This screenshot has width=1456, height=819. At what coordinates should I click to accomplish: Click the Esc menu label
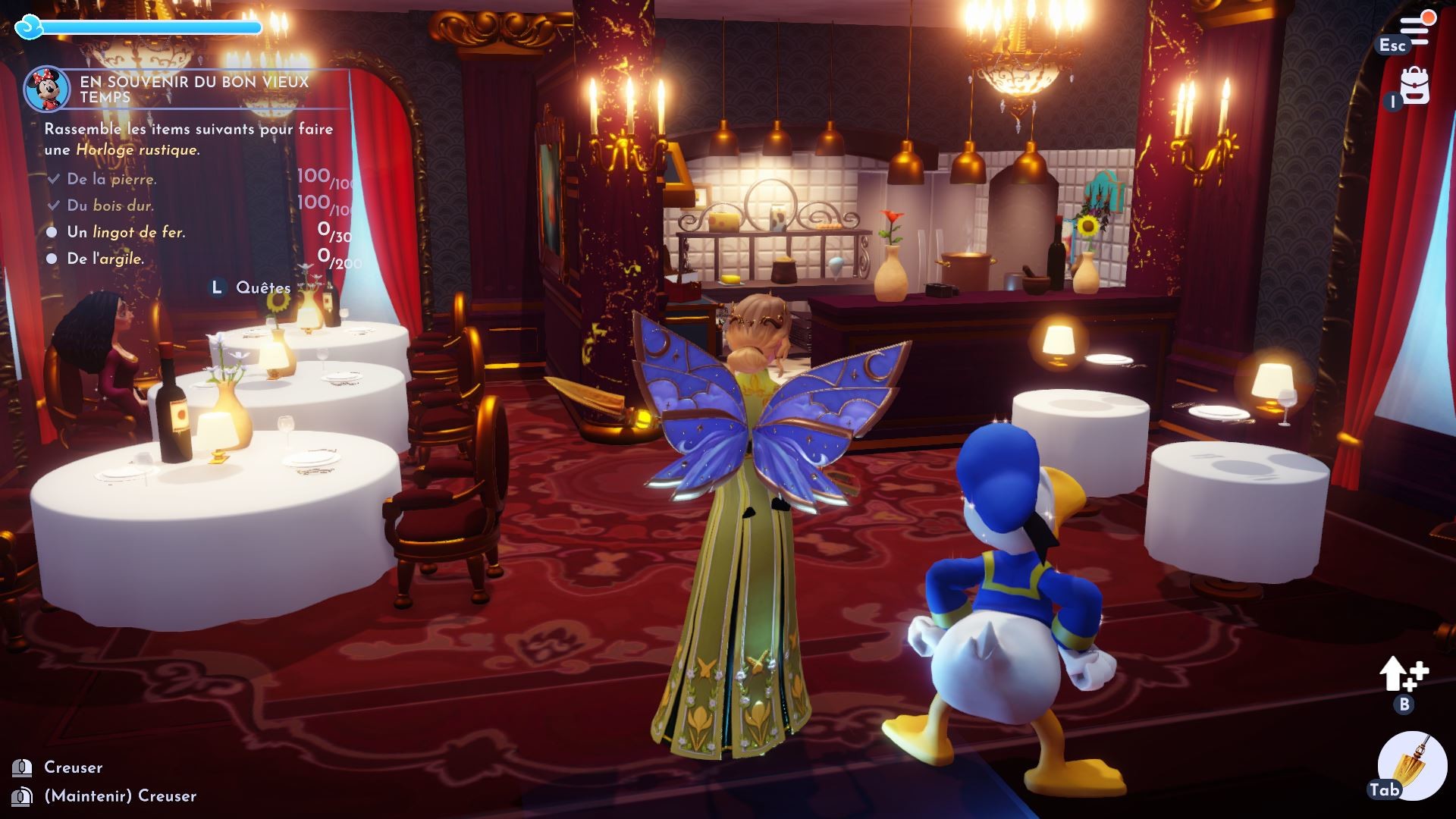point(1394,45)
